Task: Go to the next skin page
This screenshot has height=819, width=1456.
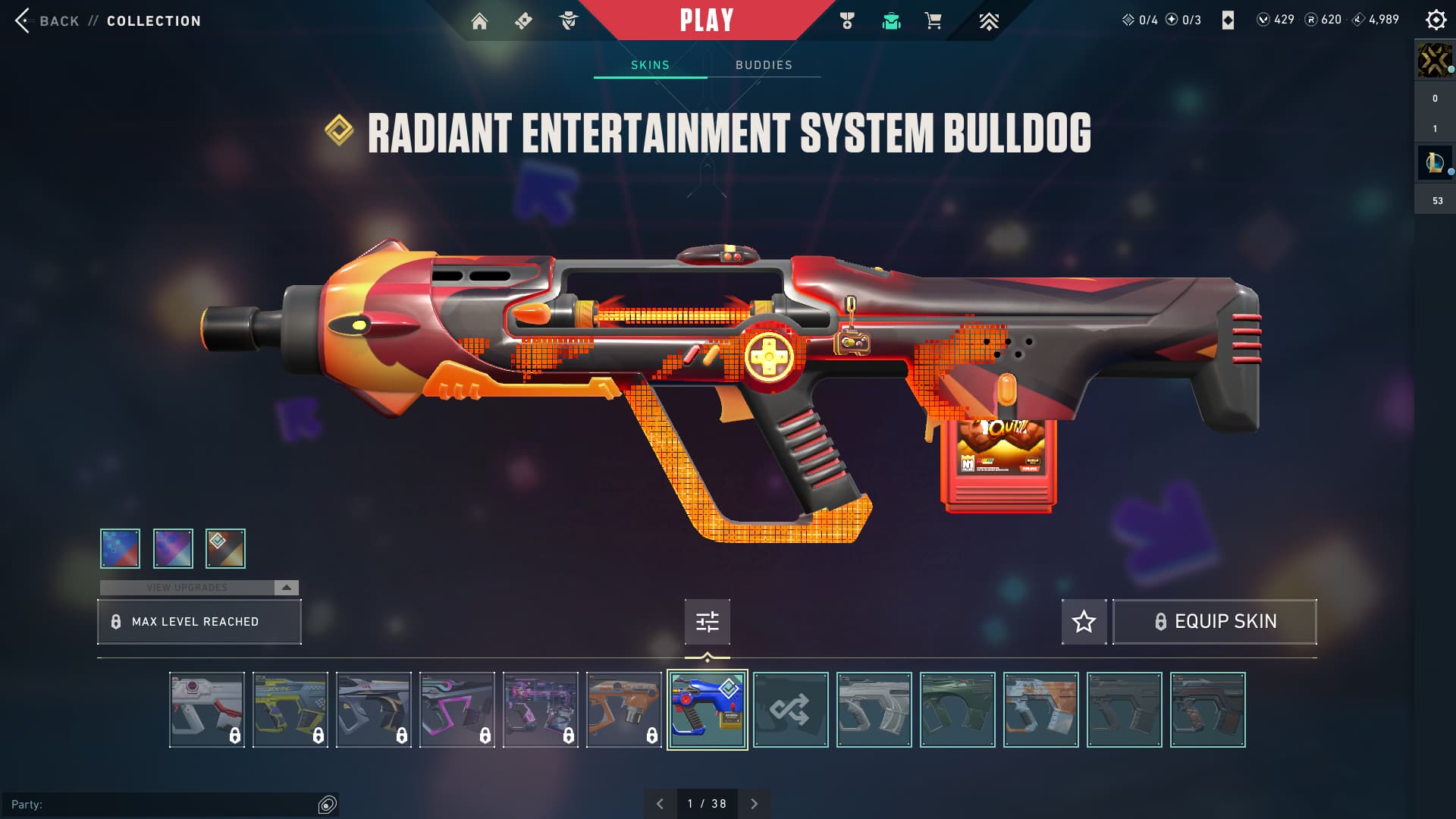Action: 754,804
